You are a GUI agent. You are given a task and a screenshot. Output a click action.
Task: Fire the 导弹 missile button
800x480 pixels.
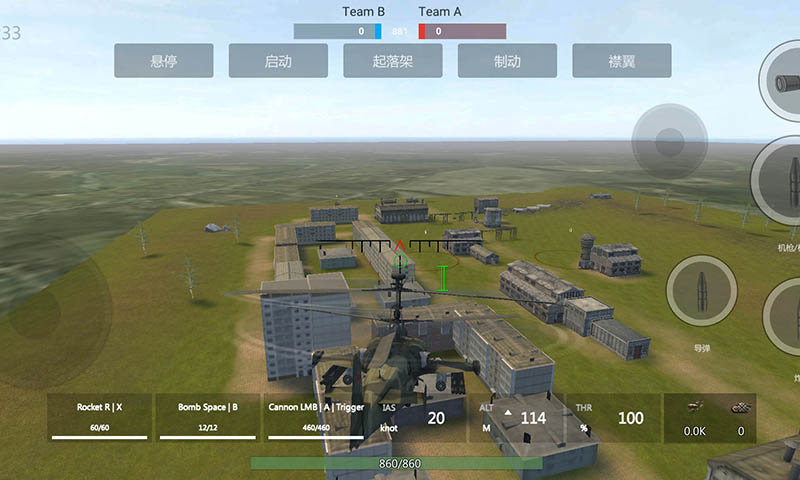tap(701, 291)
